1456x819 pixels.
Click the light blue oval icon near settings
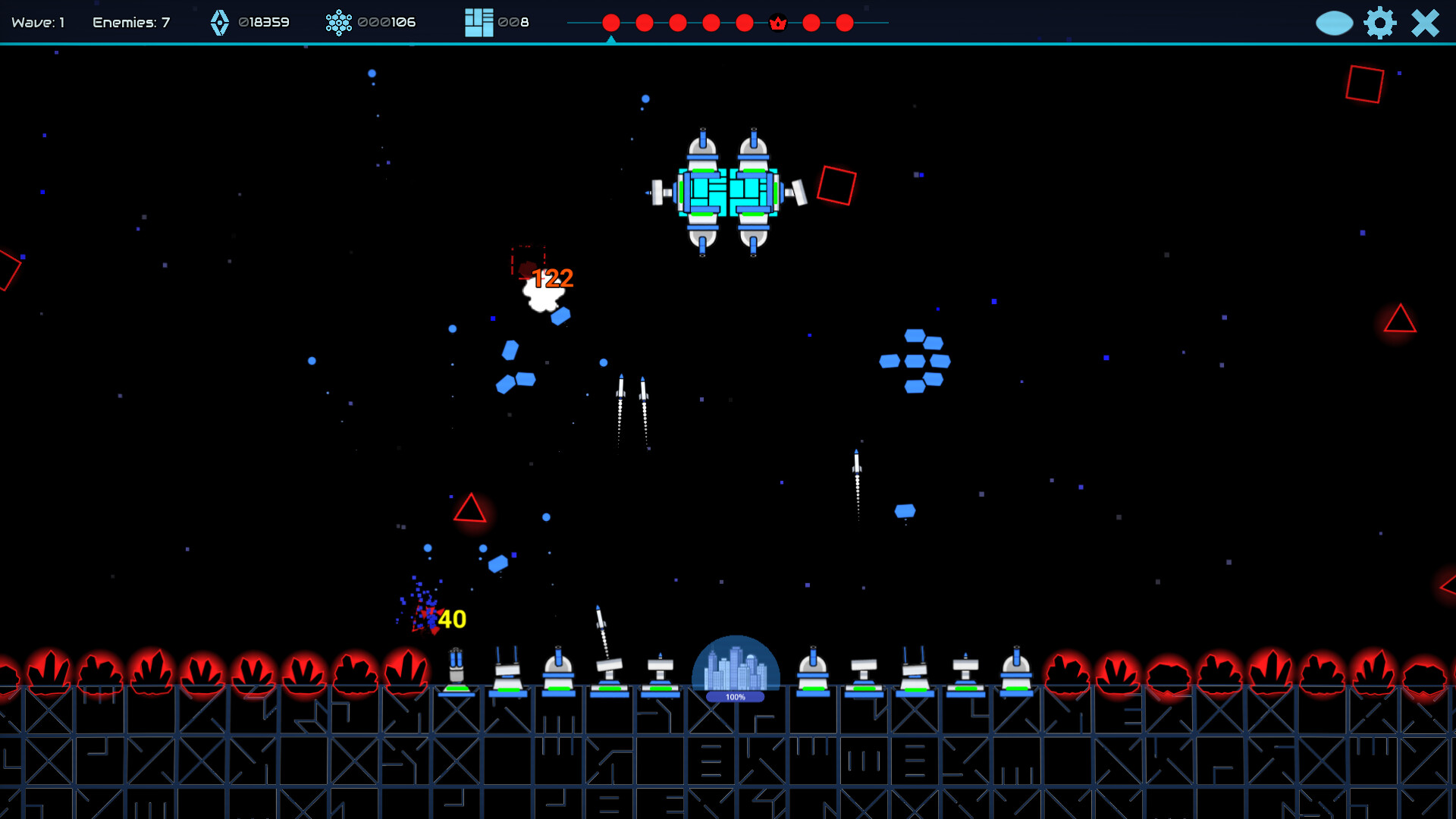[x=1334, y=23]
